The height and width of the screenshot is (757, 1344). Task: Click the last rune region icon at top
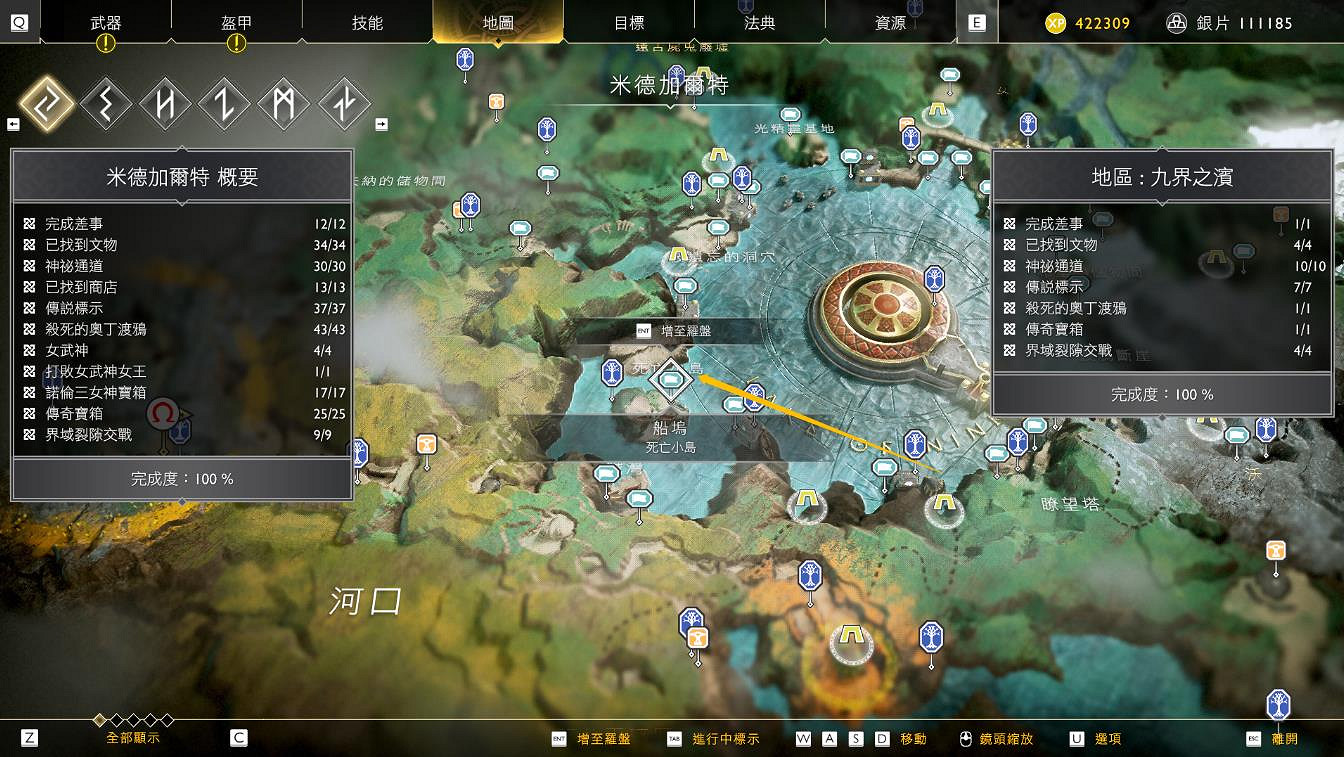(345, 103)
